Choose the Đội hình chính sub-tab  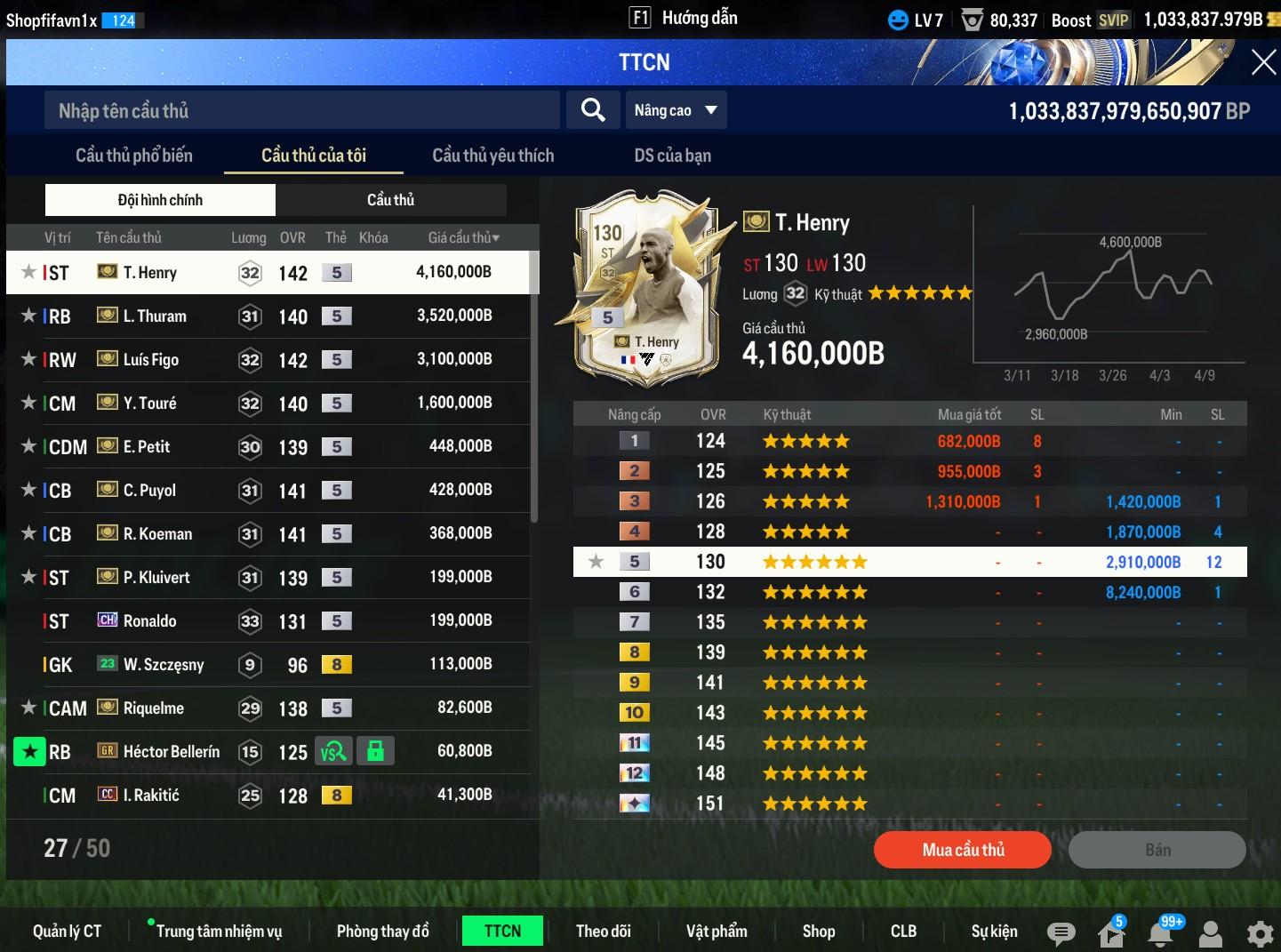point(160,200)
